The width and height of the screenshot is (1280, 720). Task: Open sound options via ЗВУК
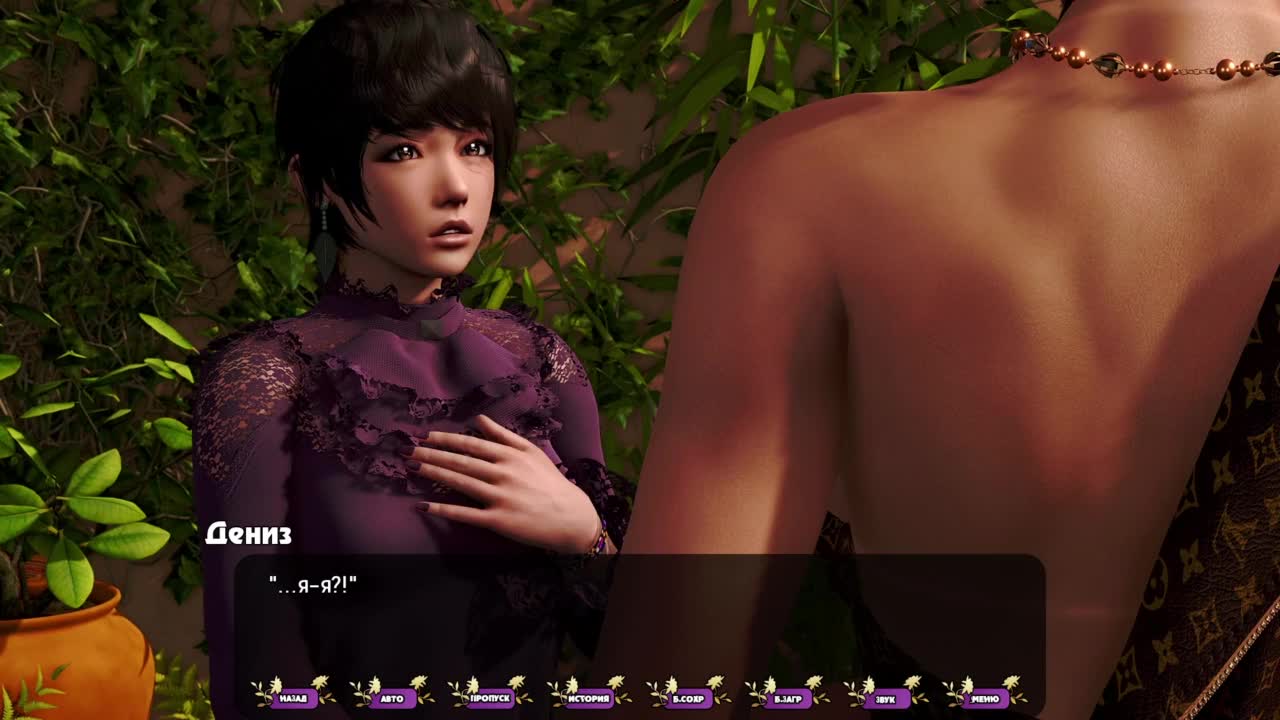[885, 698]
